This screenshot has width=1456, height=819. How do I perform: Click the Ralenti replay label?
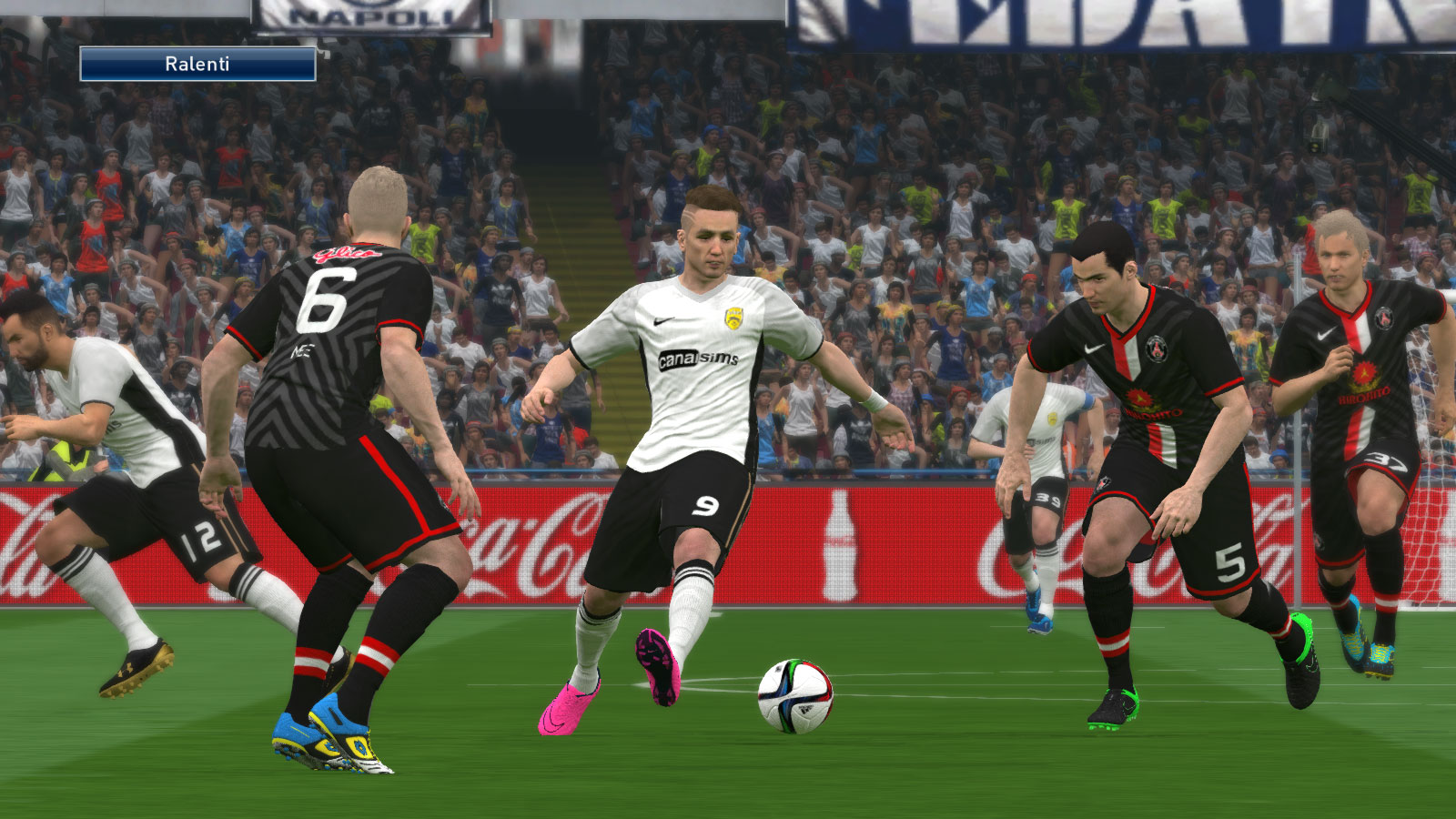coord(197,65)
